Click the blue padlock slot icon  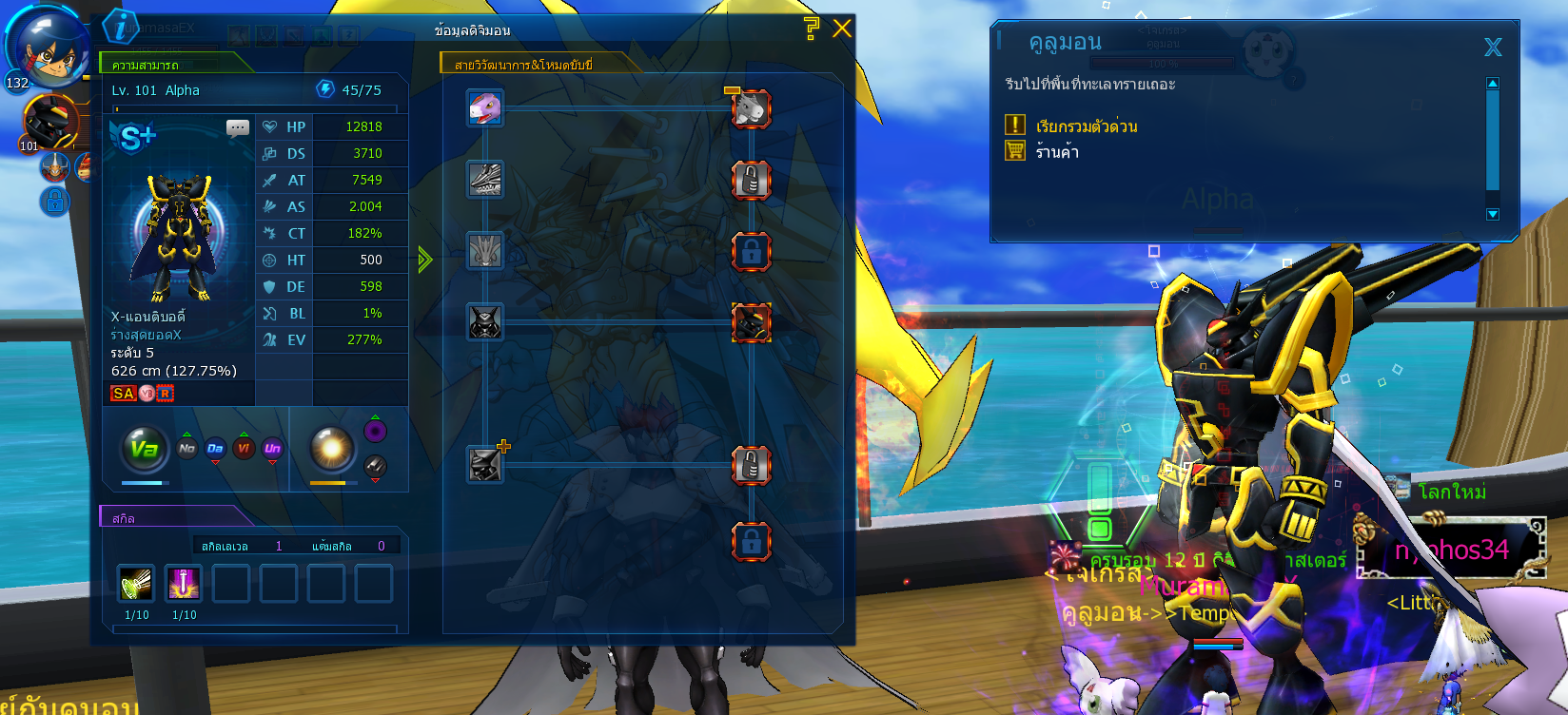(x=55, y=202)
